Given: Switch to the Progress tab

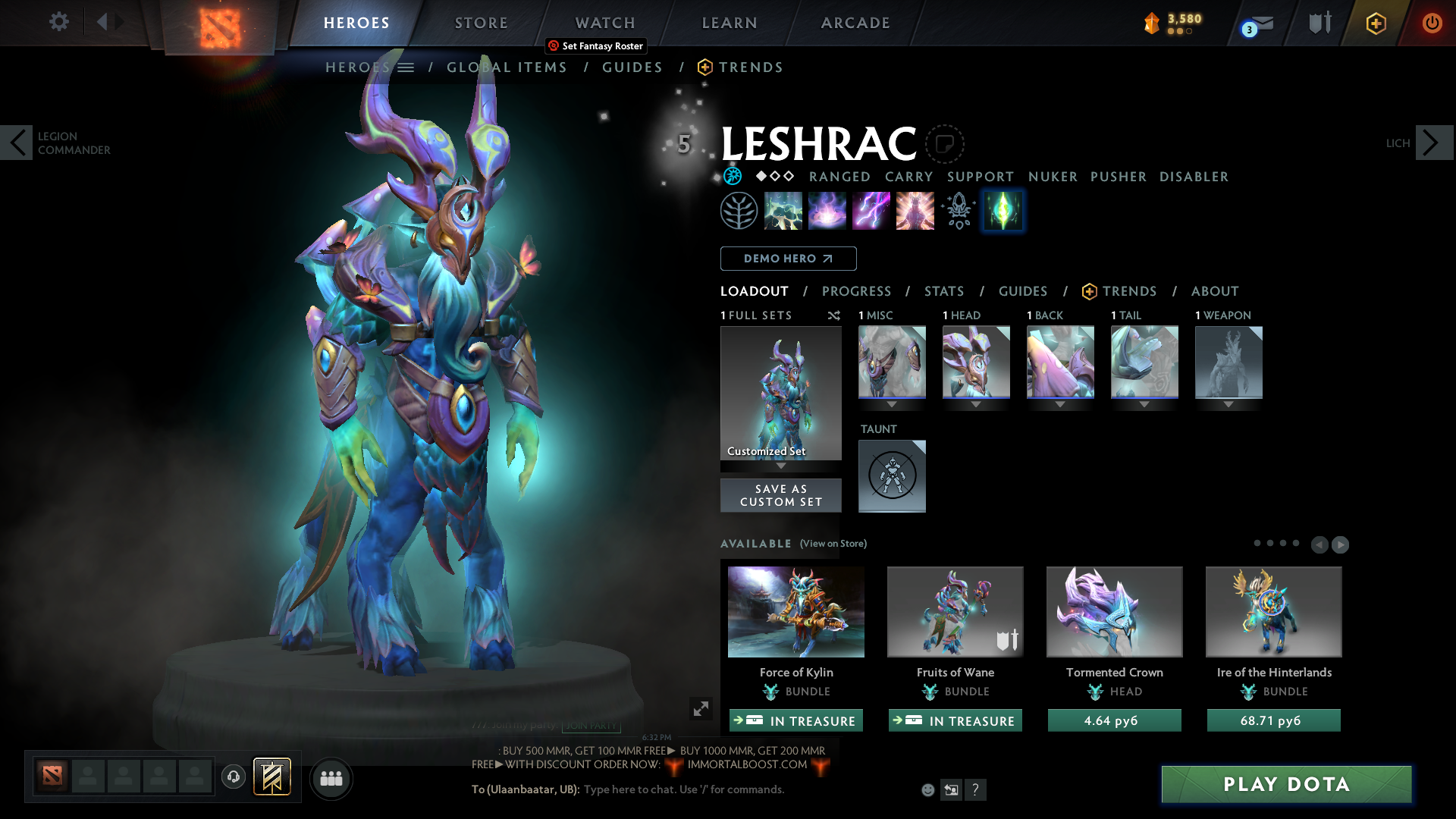Looking at the screenshot, I should 857,291.
